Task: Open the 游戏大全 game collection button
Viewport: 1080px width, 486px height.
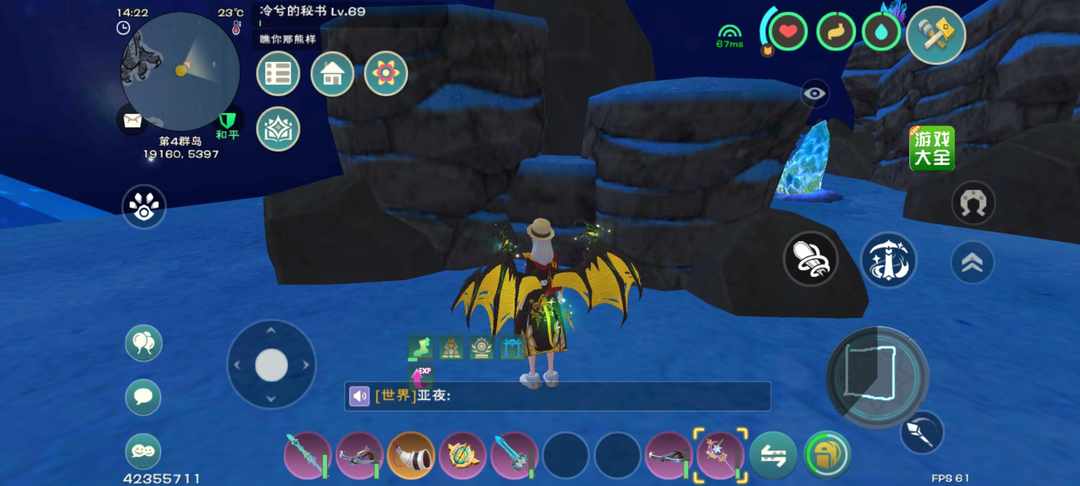Action: tap(931, 149)
